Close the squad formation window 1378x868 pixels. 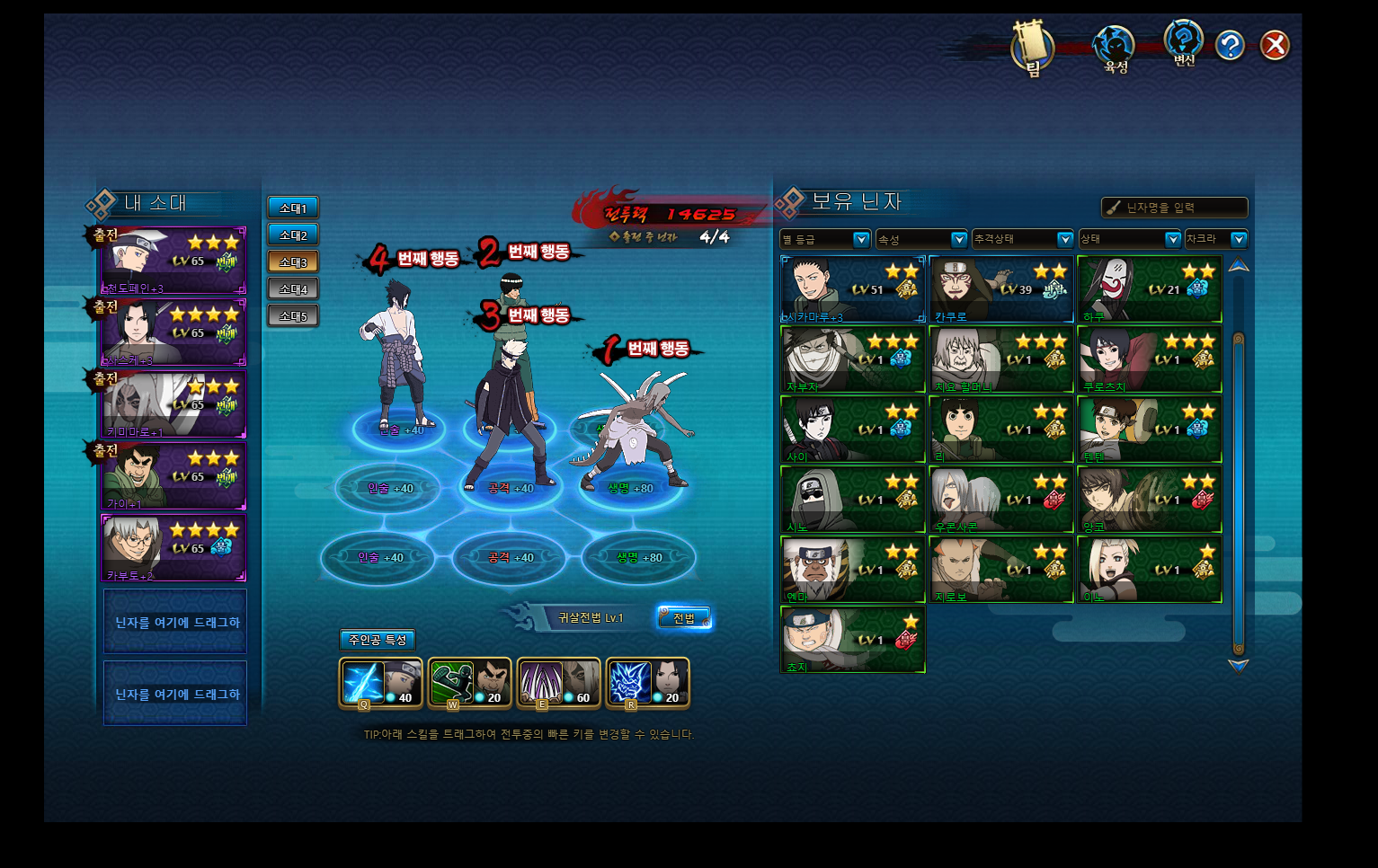click(x=1275, y=45)
